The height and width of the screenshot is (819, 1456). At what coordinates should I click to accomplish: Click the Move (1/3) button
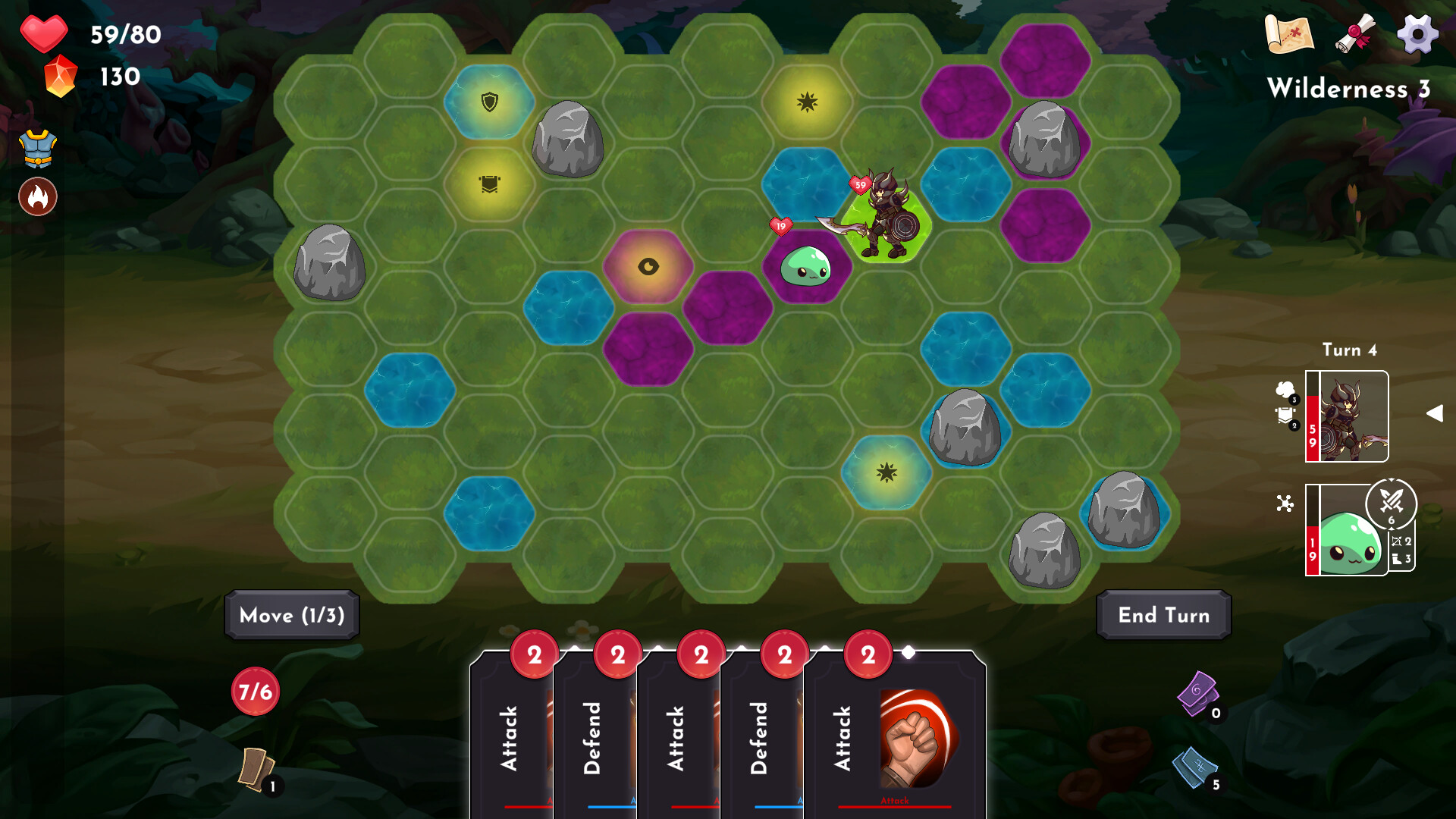coord(290,616)
